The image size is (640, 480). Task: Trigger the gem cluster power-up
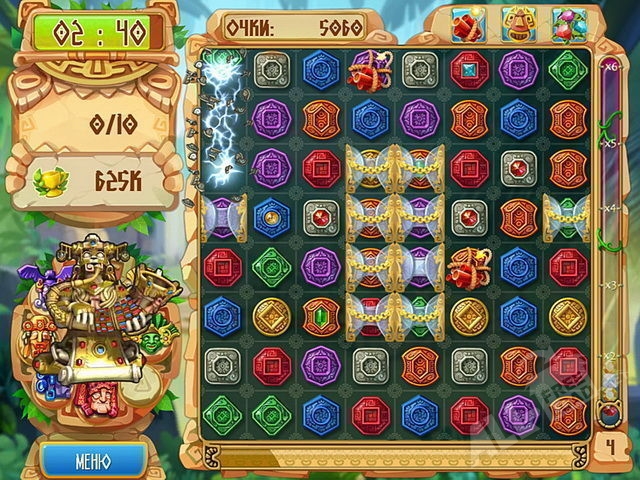(568, 24)
